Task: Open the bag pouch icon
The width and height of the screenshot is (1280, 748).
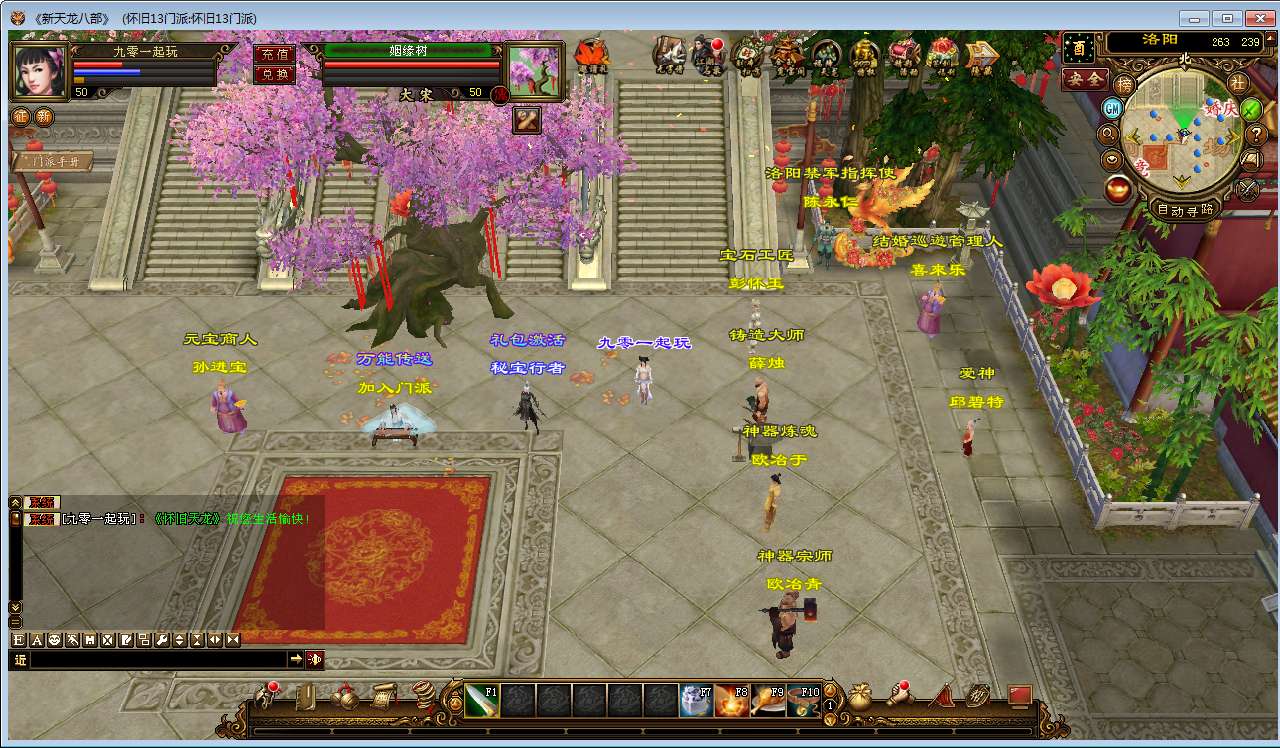Action: click(860, 696)
